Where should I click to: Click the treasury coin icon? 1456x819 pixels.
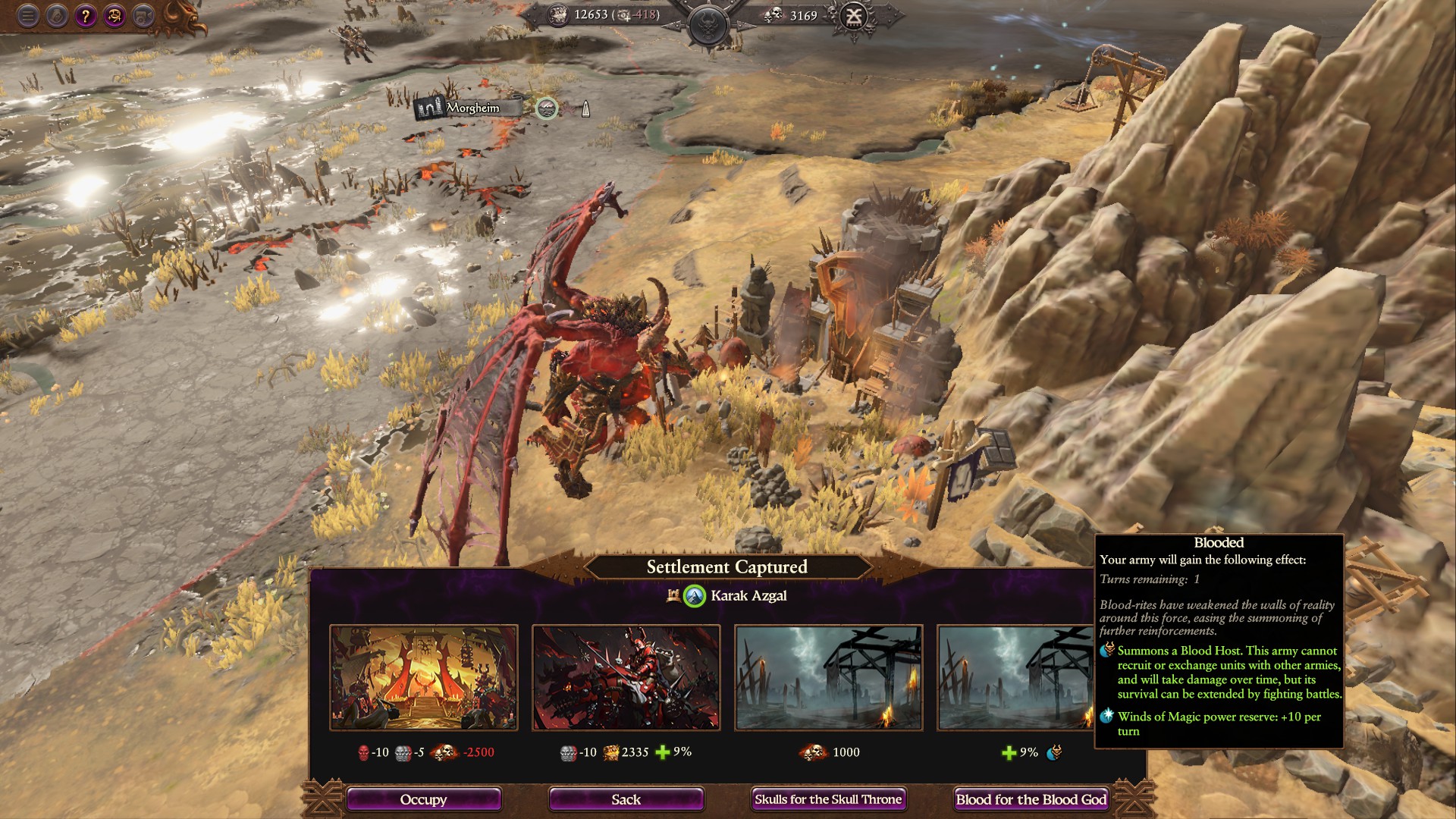pos(559,15)
